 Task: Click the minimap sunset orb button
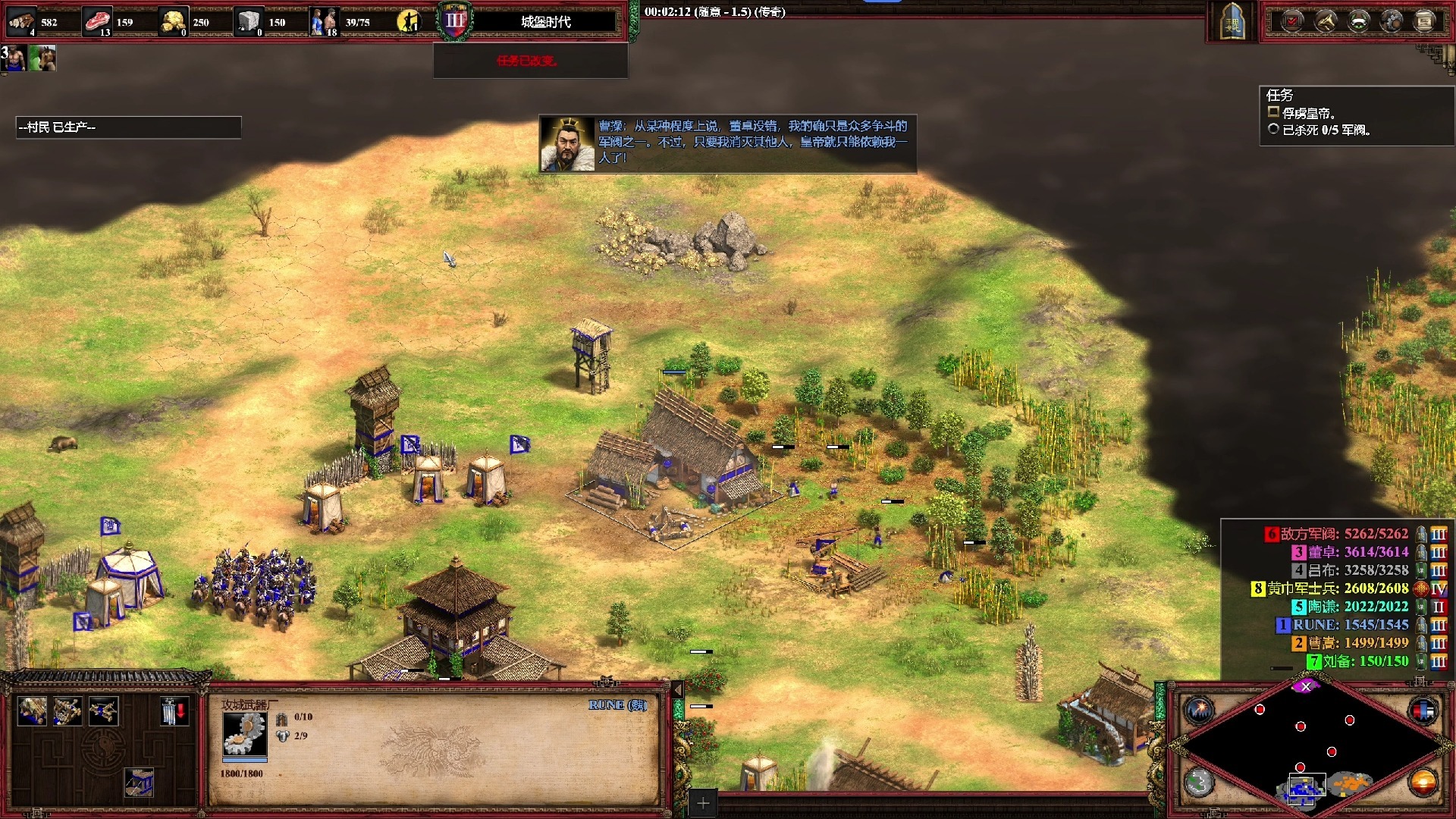(x=1423, y=782)
